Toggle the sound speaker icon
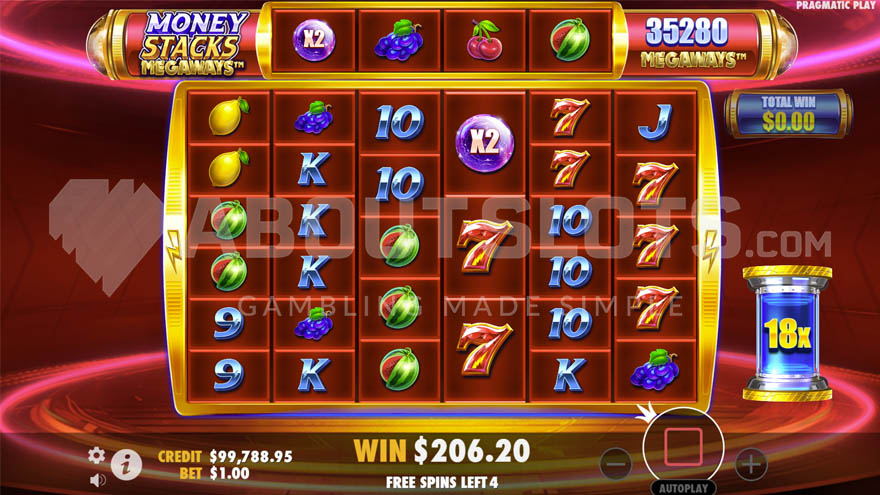 click(x=97, y=479)
